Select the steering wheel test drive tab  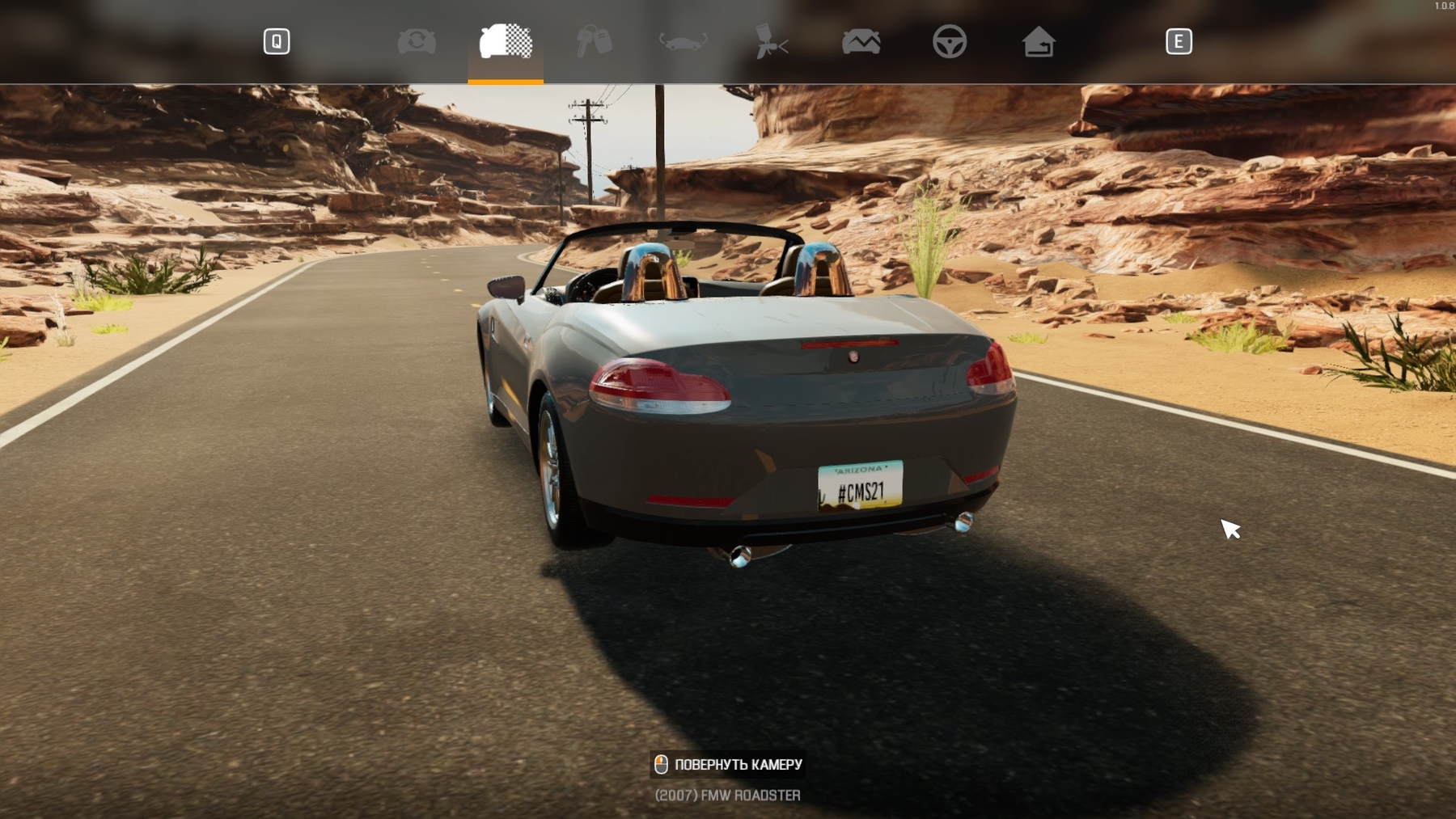tap(950, 41)
